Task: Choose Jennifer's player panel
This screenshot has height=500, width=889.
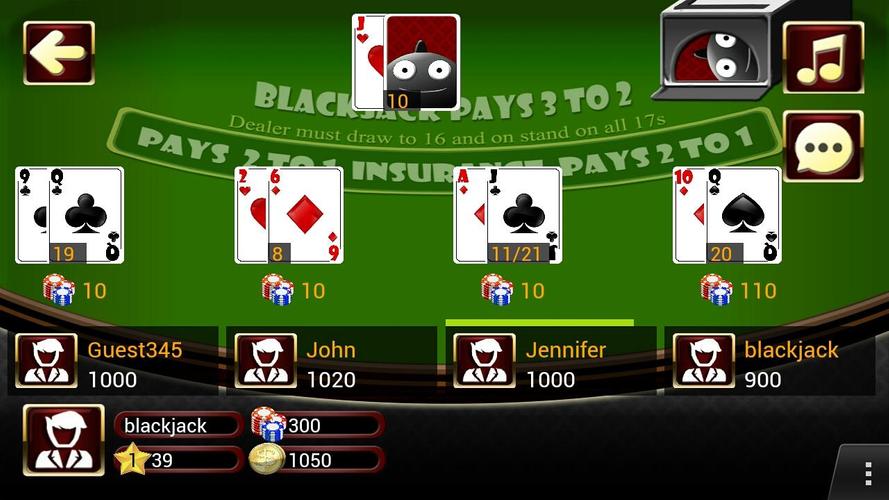Action: pyautogui.click(x=550, y=361)
